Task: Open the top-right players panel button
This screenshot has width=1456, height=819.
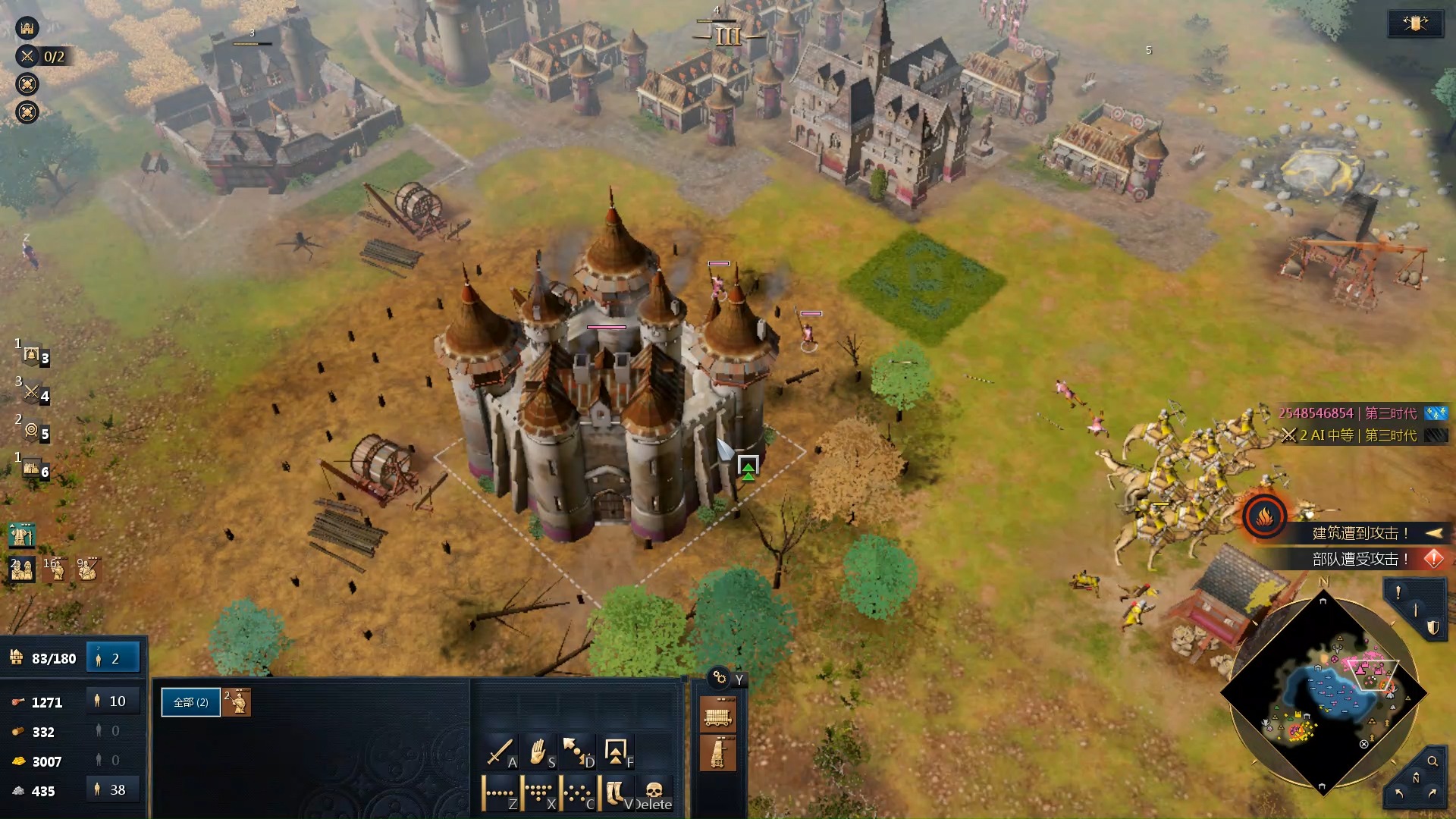Action: coord(1415,24)
